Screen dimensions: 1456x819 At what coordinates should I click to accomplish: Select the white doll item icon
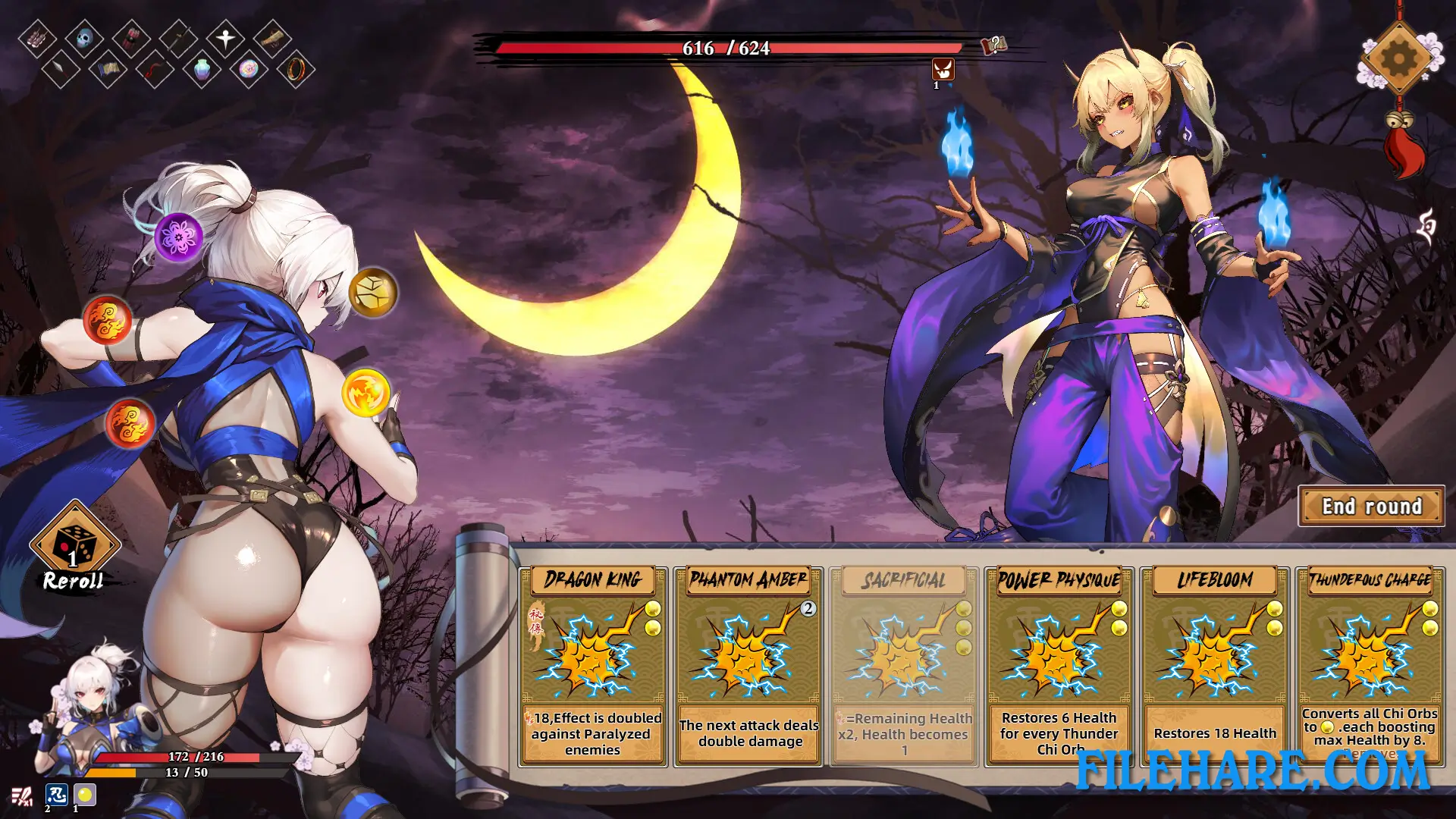(225, 37)
